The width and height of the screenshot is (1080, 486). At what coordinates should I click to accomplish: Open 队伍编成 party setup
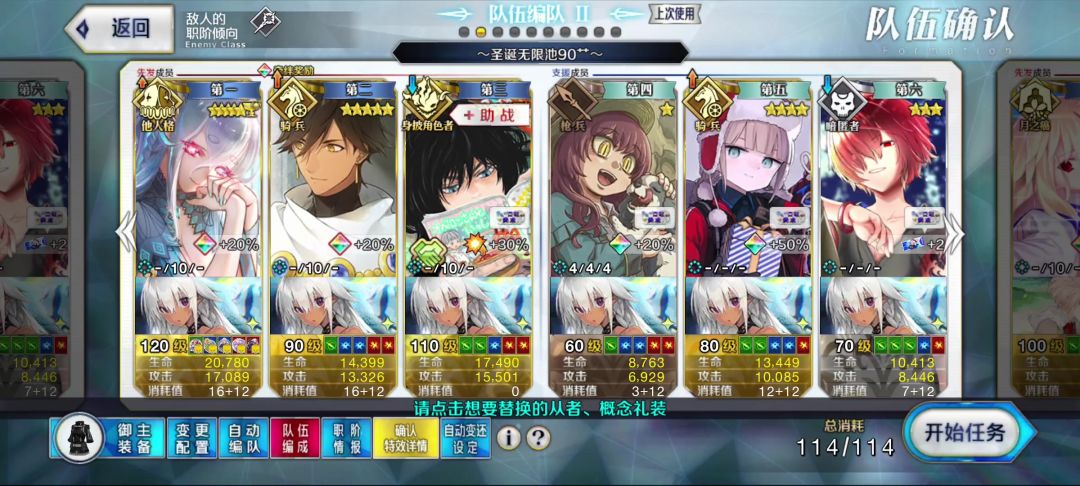(x=295, y=437)
